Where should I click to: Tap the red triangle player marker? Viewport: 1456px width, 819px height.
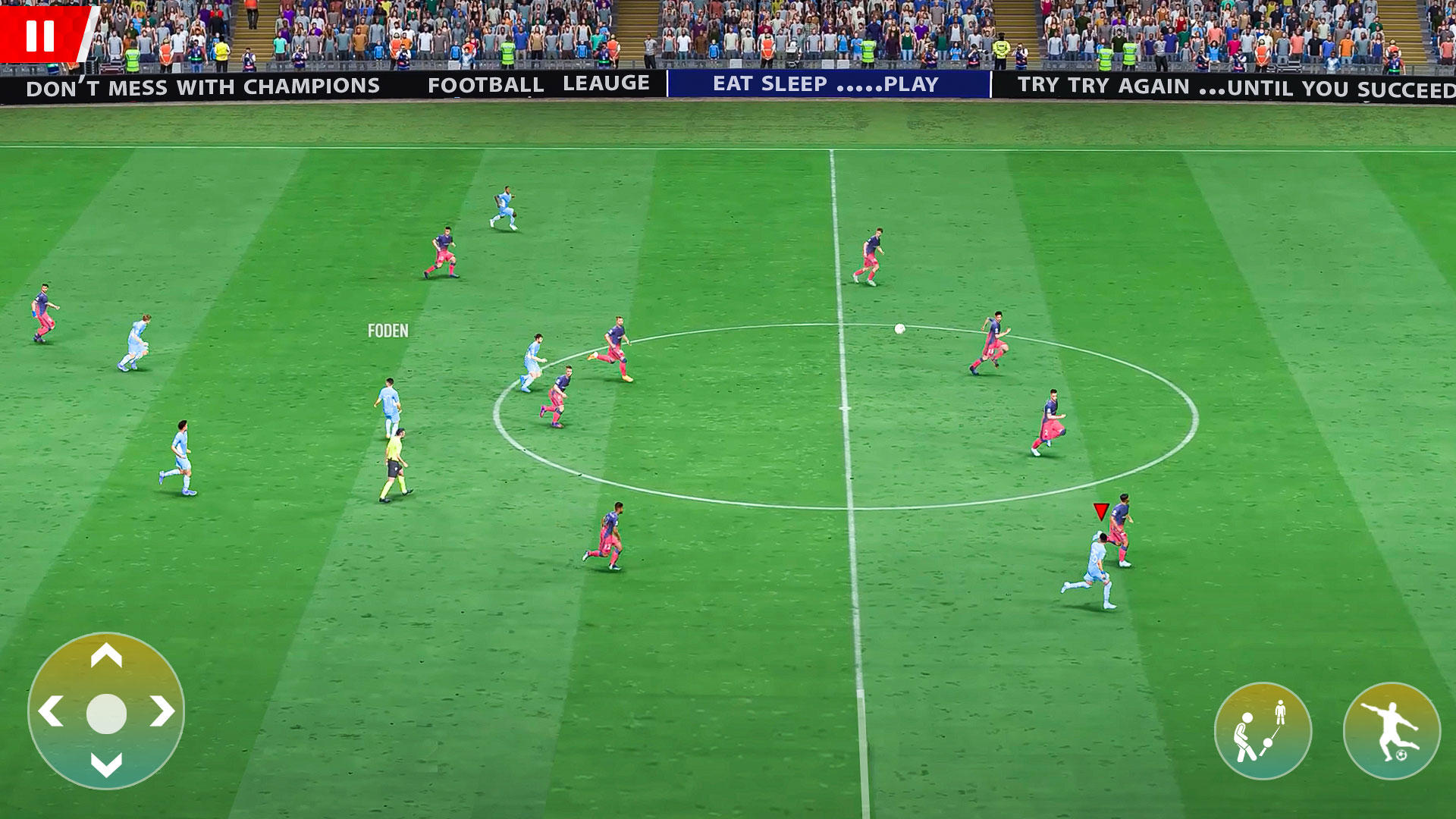(1100, 512)
